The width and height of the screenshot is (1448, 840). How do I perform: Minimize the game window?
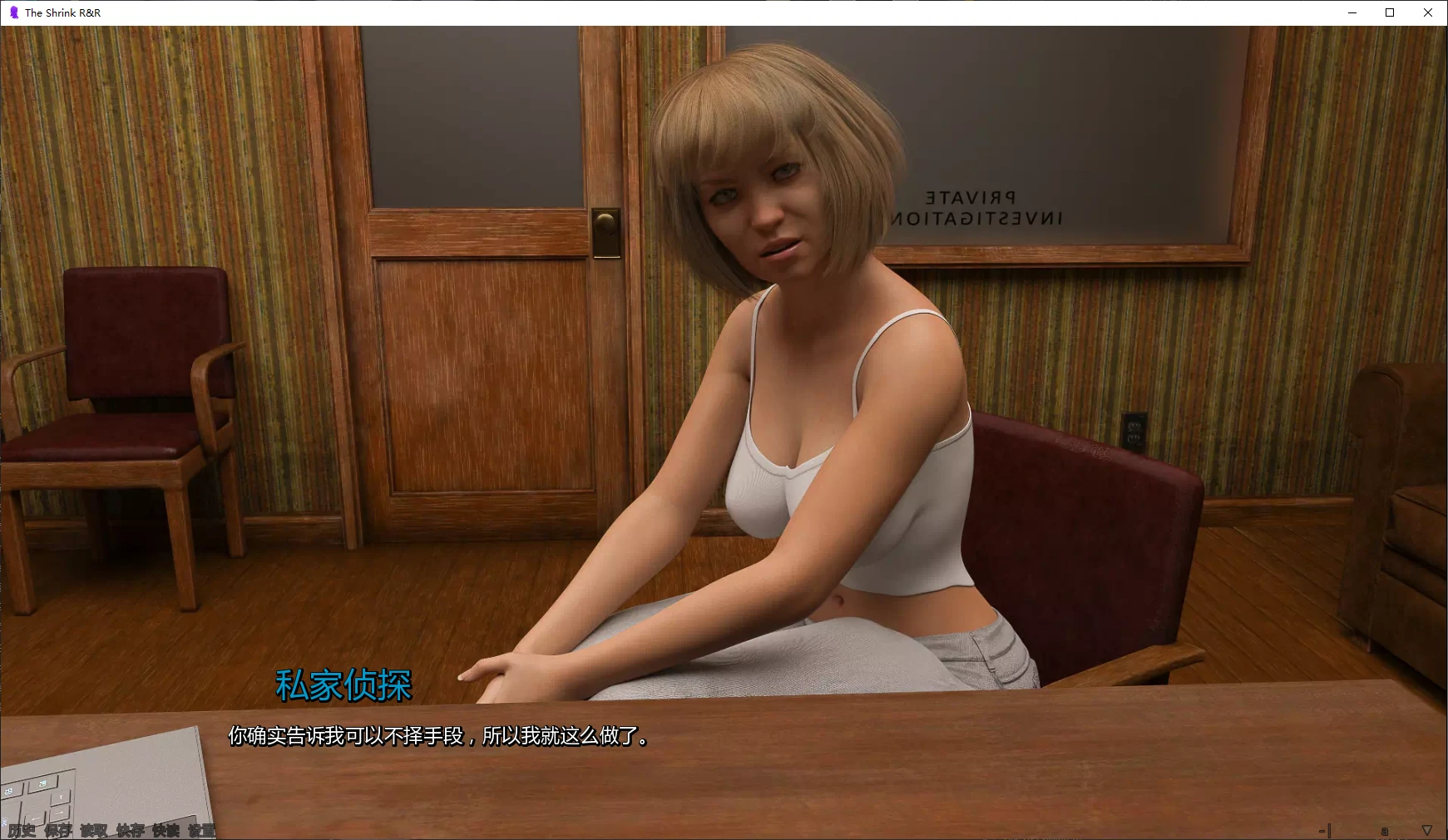click(1352, 12)
